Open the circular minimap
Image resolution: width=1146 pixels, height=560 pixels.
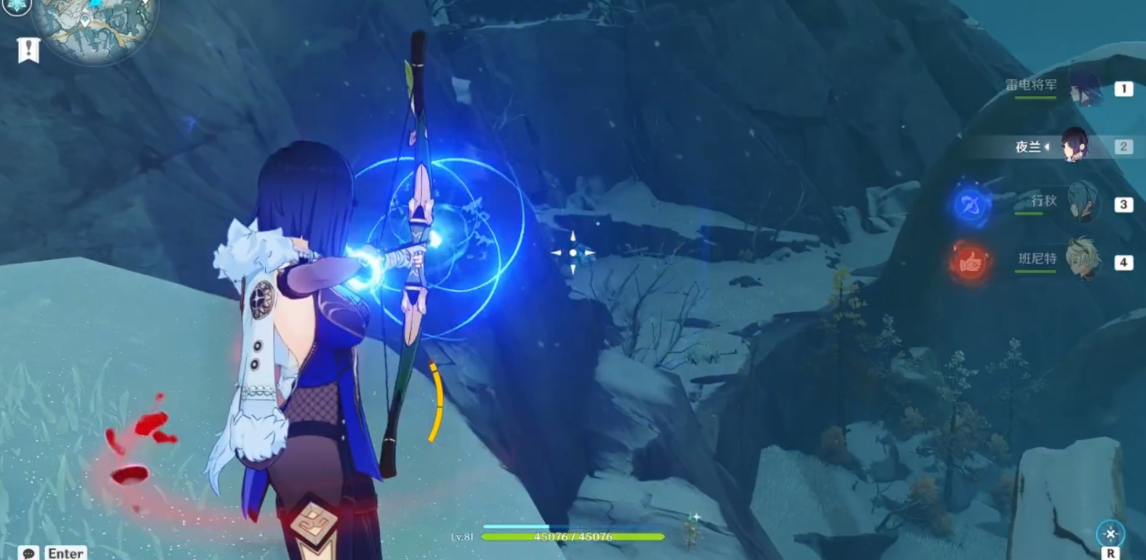(95, 25)
